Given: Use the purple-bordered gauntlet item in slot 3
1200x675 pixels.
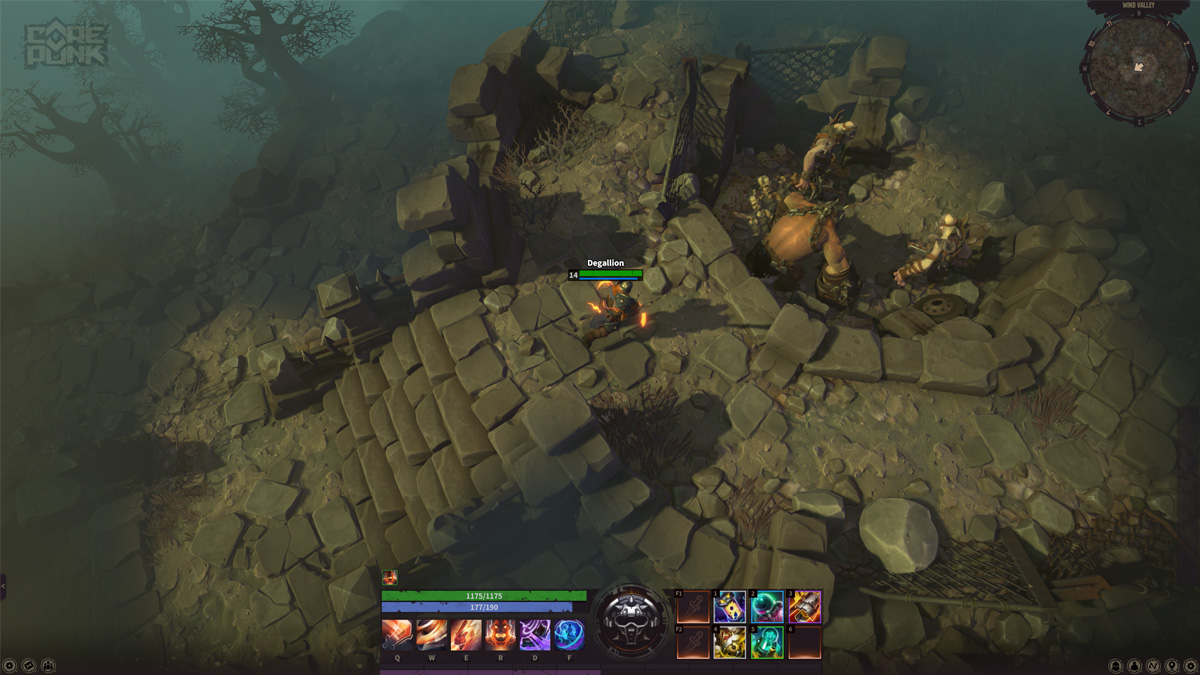Looking at the screenshot, I should [x=805, y=607].
